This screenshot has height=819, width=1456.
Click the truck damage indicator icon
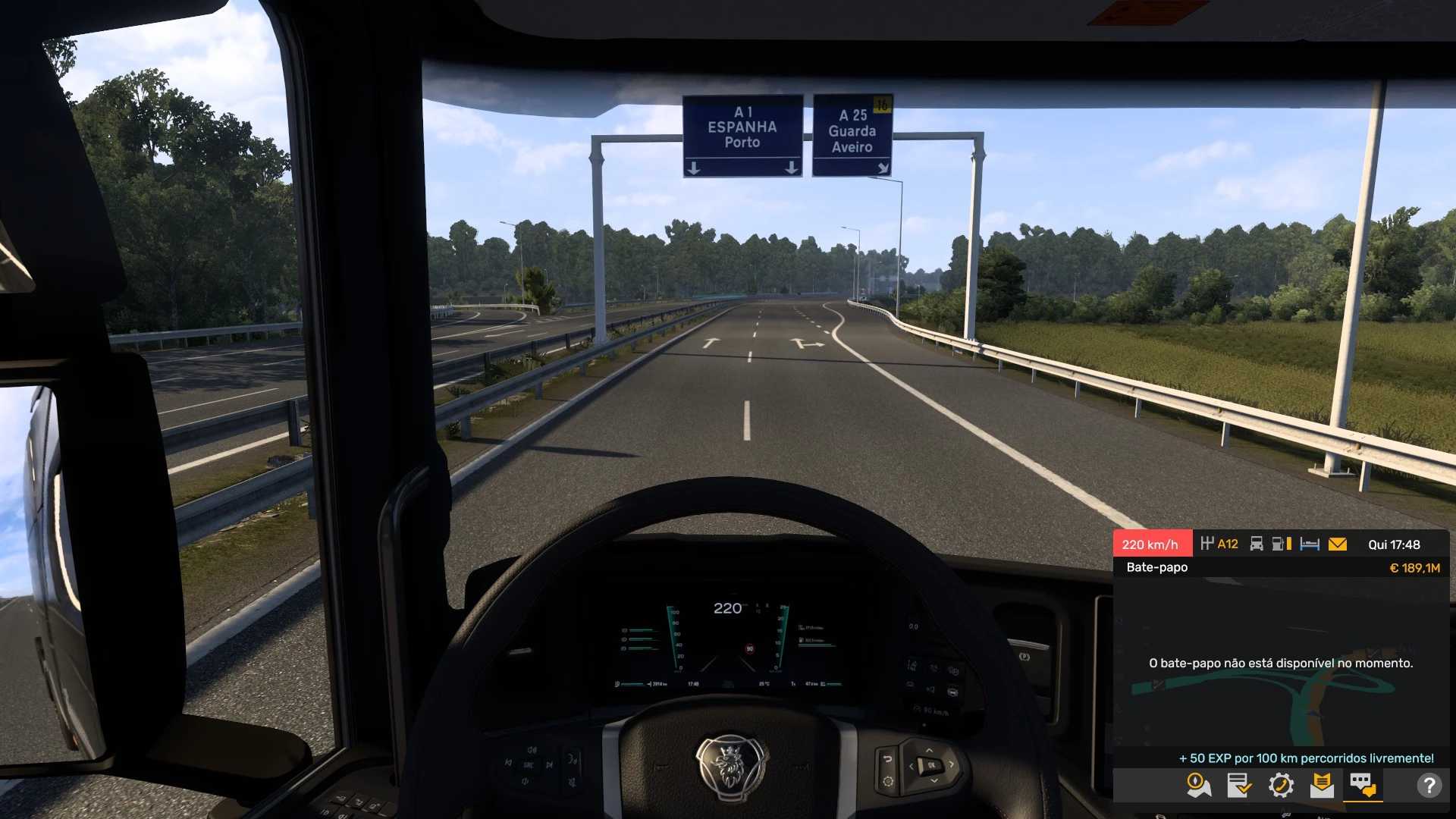[x=1257, y=544]
